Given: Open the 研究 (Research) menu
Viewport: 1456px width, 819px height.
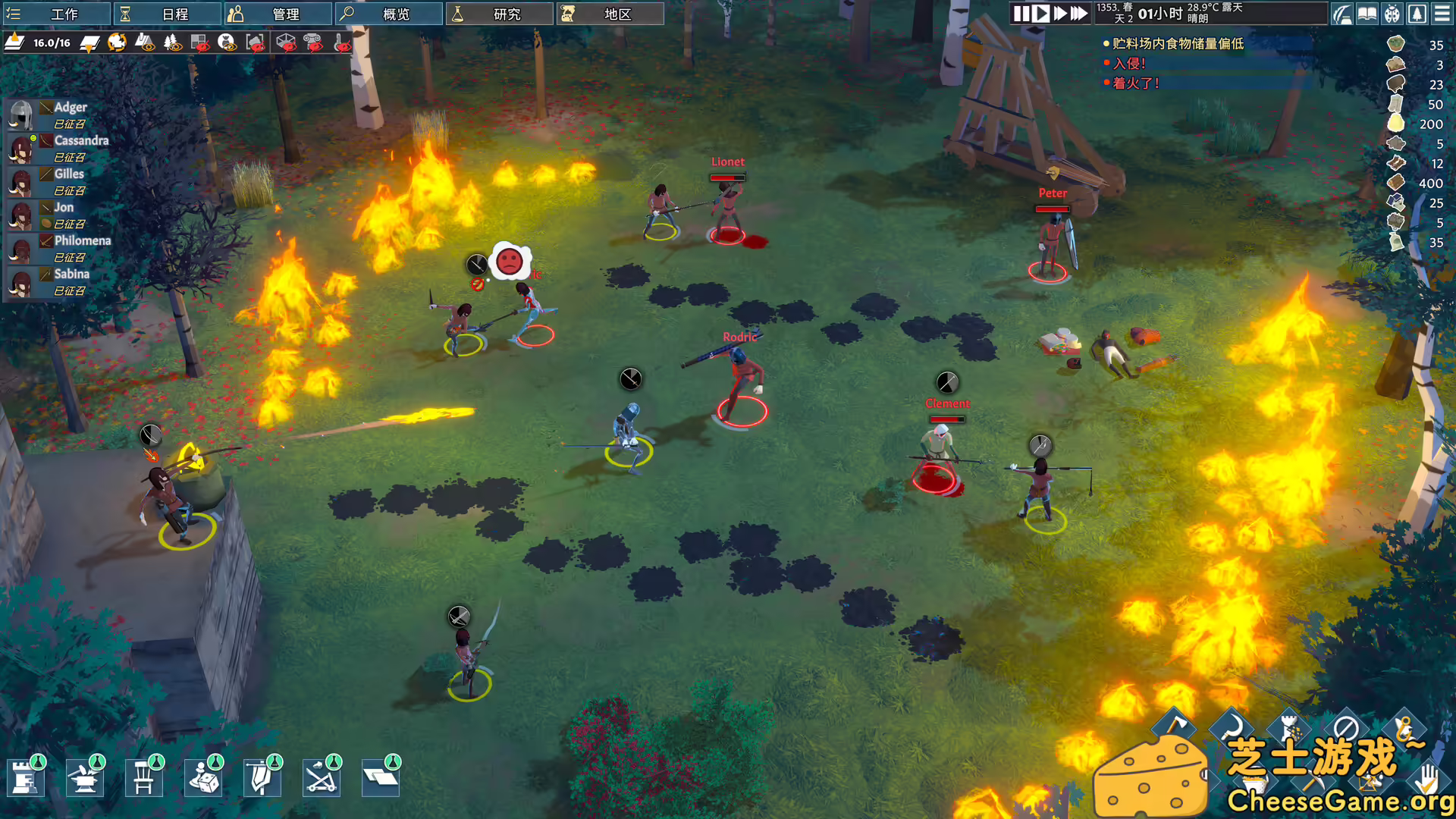Looking at the screenshot, I should 500,14.
